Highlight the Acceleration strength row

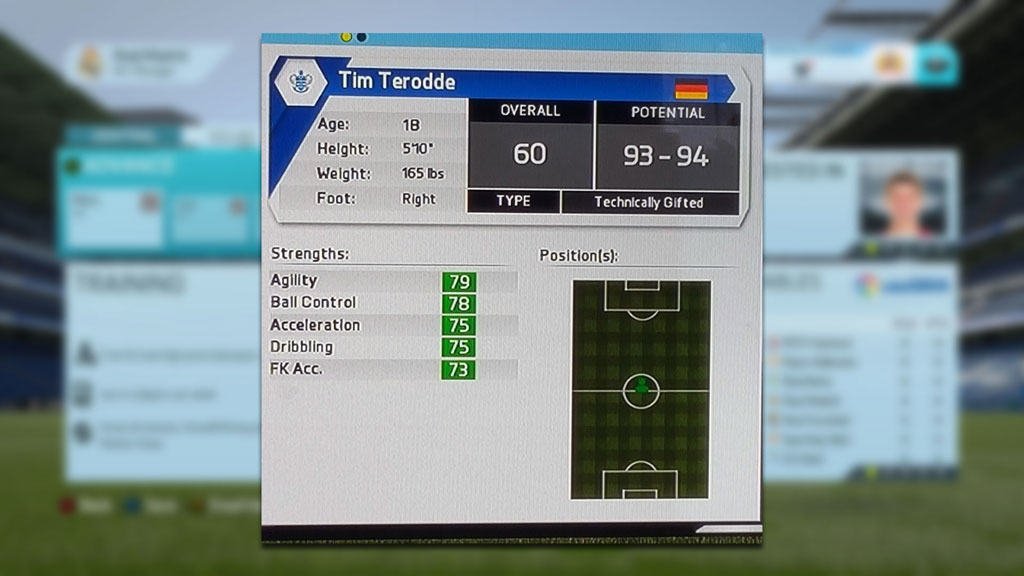click(x=393, y=325)
